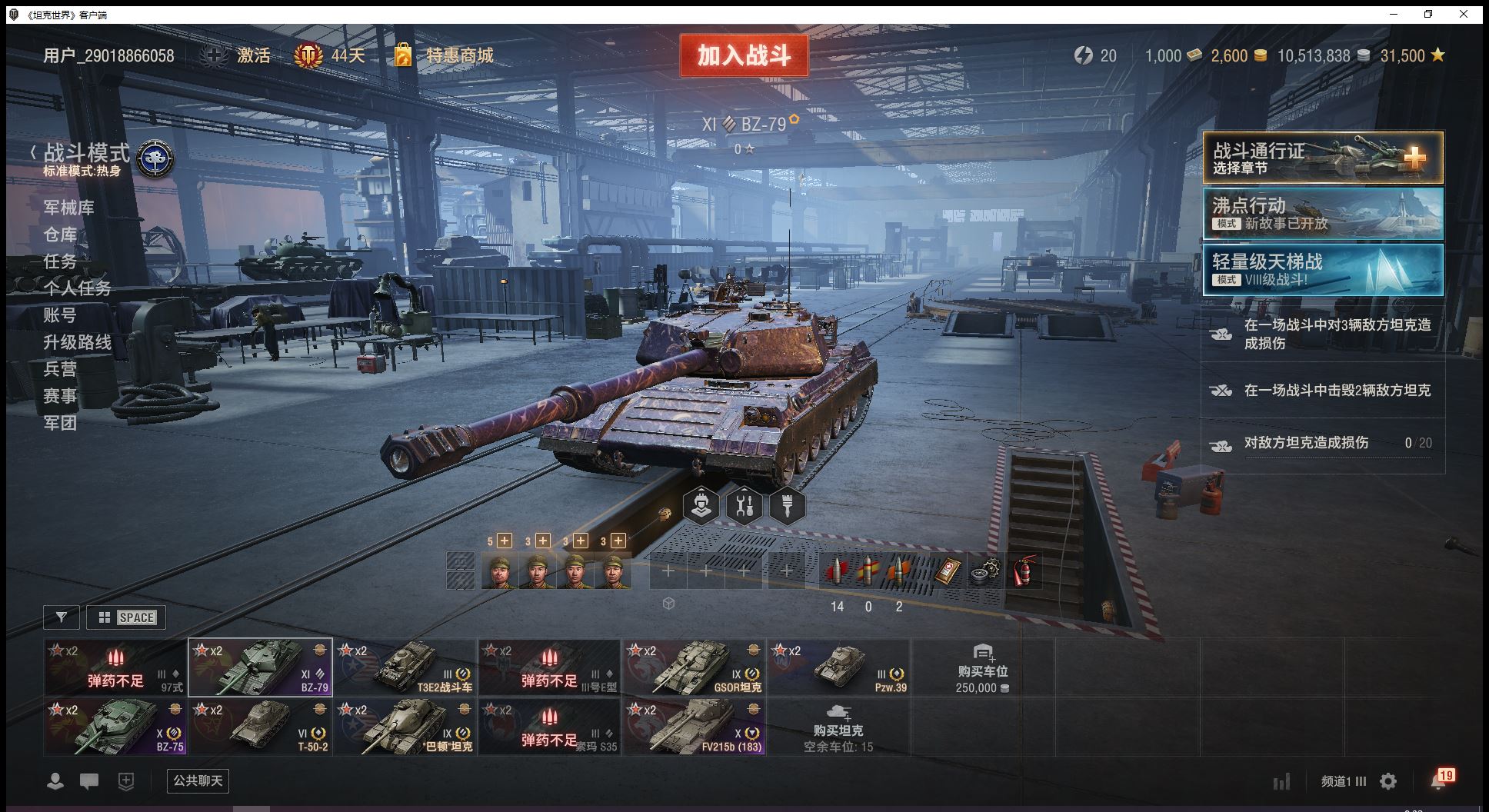Viewport: 1489px width, 812px height.
Task: Open the 公共聊天 public chat
Action: pos(198,781)
